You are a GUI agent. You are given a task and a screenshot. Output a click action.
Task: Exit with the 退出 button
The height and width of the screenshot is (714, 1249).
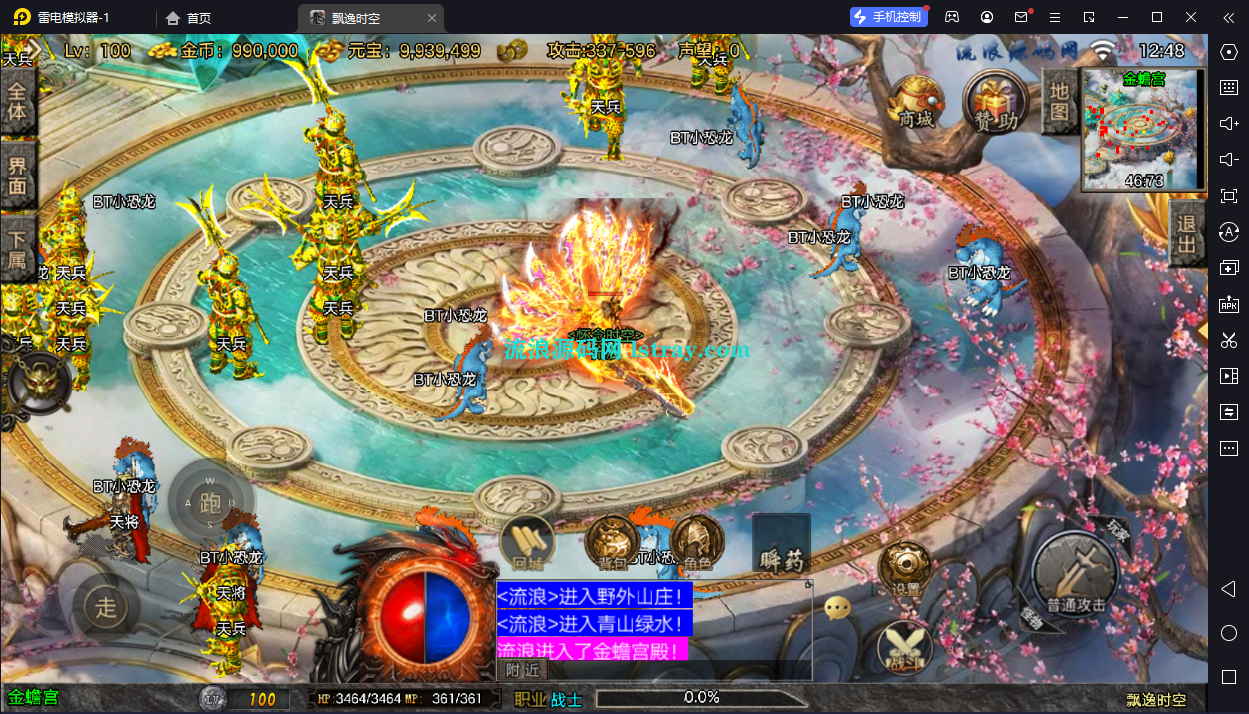point(1187,232)
